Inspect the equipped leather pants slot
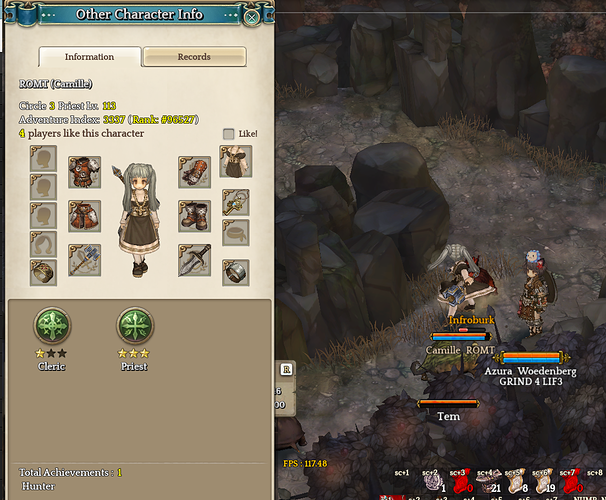The width and height of the screenshot is (606, 500). (84, 215)
